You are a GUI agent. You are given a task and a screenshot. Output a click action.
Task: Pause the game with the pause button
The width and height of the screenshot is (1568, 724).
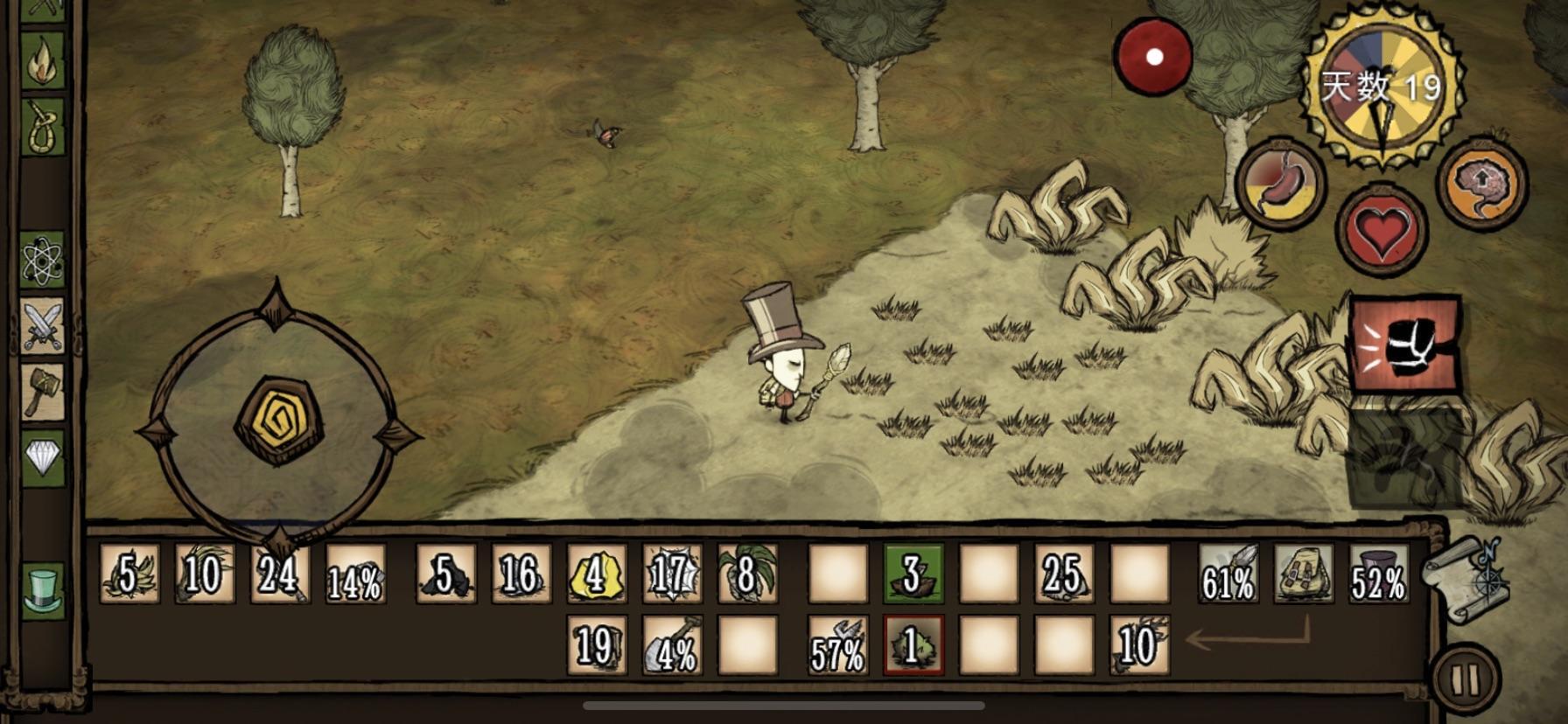pyautogui.click(x=1466, y=680)
